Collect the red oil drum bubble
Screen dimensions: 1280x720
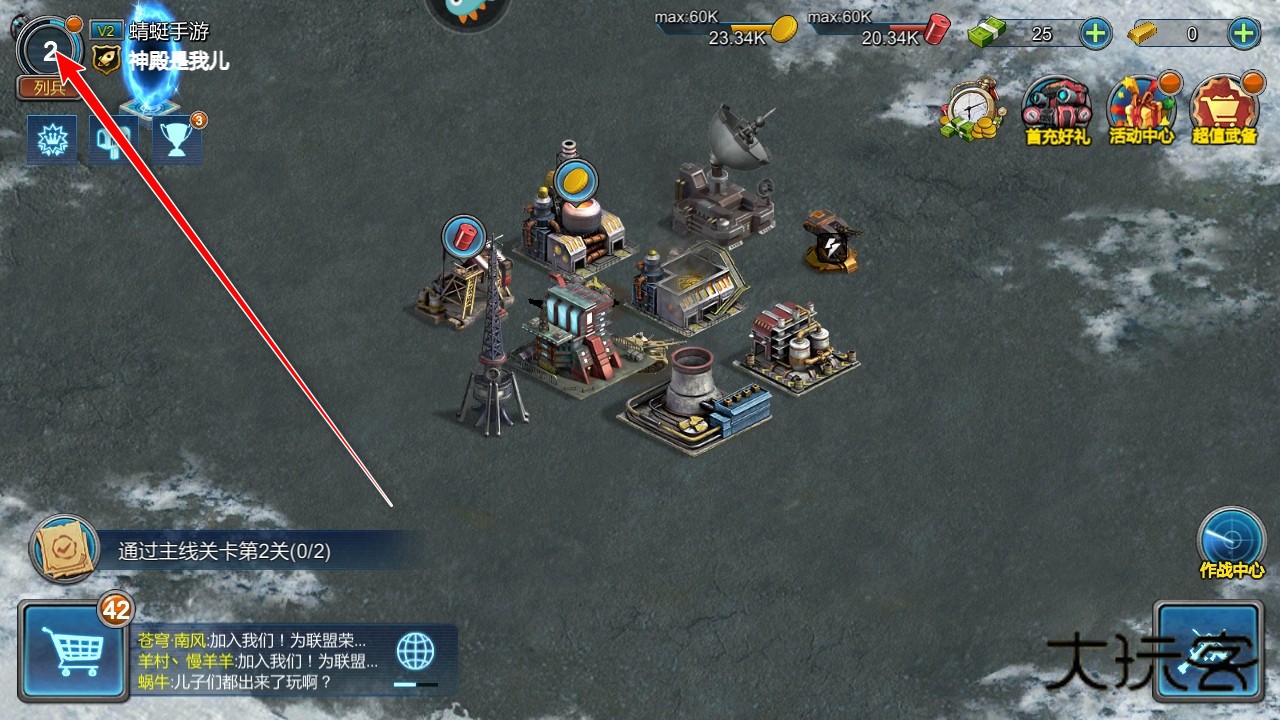tap(463, 236)
